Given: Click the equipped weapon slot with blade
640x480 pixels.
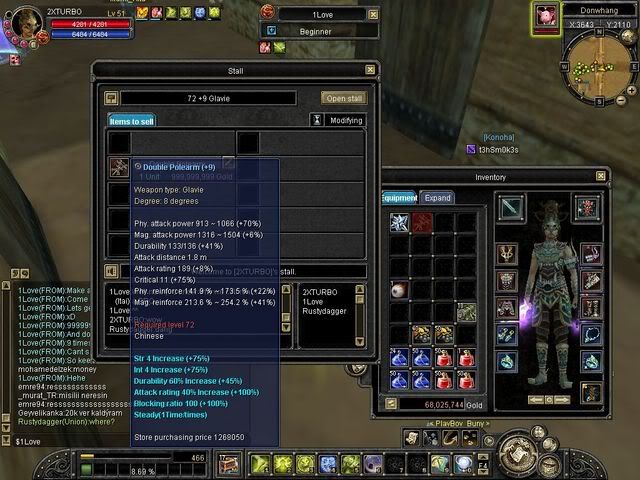Looking at the screenshot, I should tap(510, 209).
